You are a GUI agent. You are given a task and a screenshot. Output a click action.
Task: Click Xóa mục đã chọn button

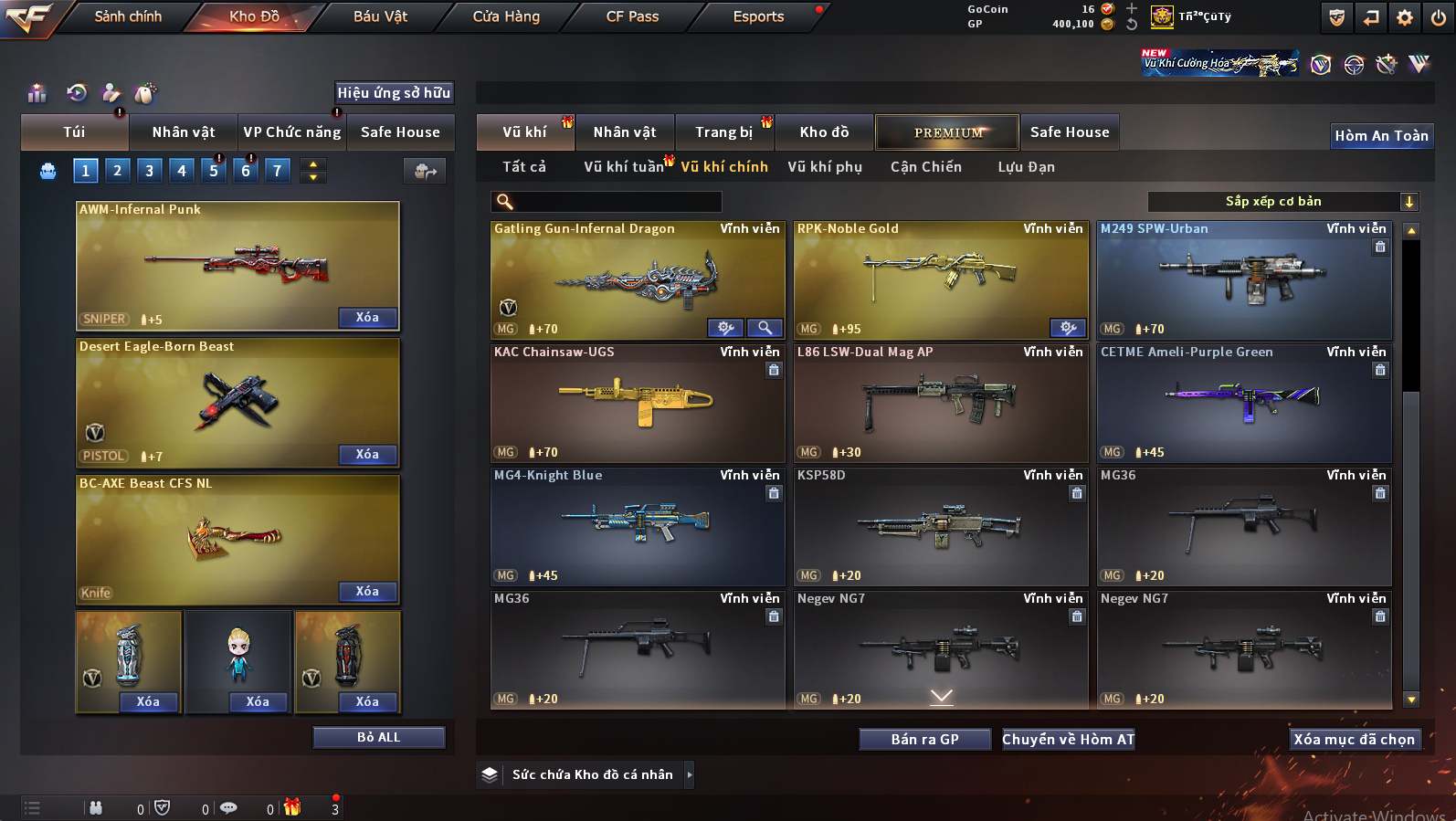1354,739
